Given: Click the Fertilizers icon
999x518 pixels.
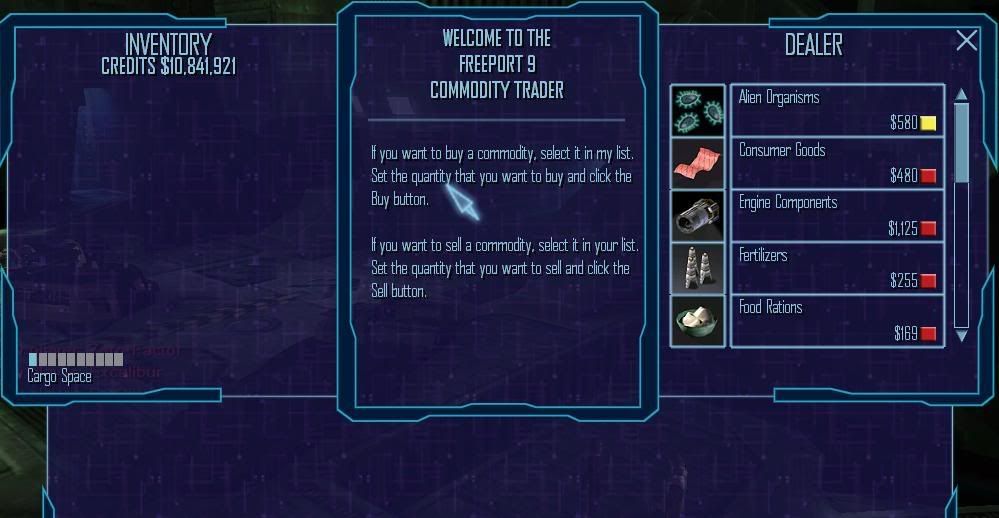Looking at the screenshot, I should [698, 268].
